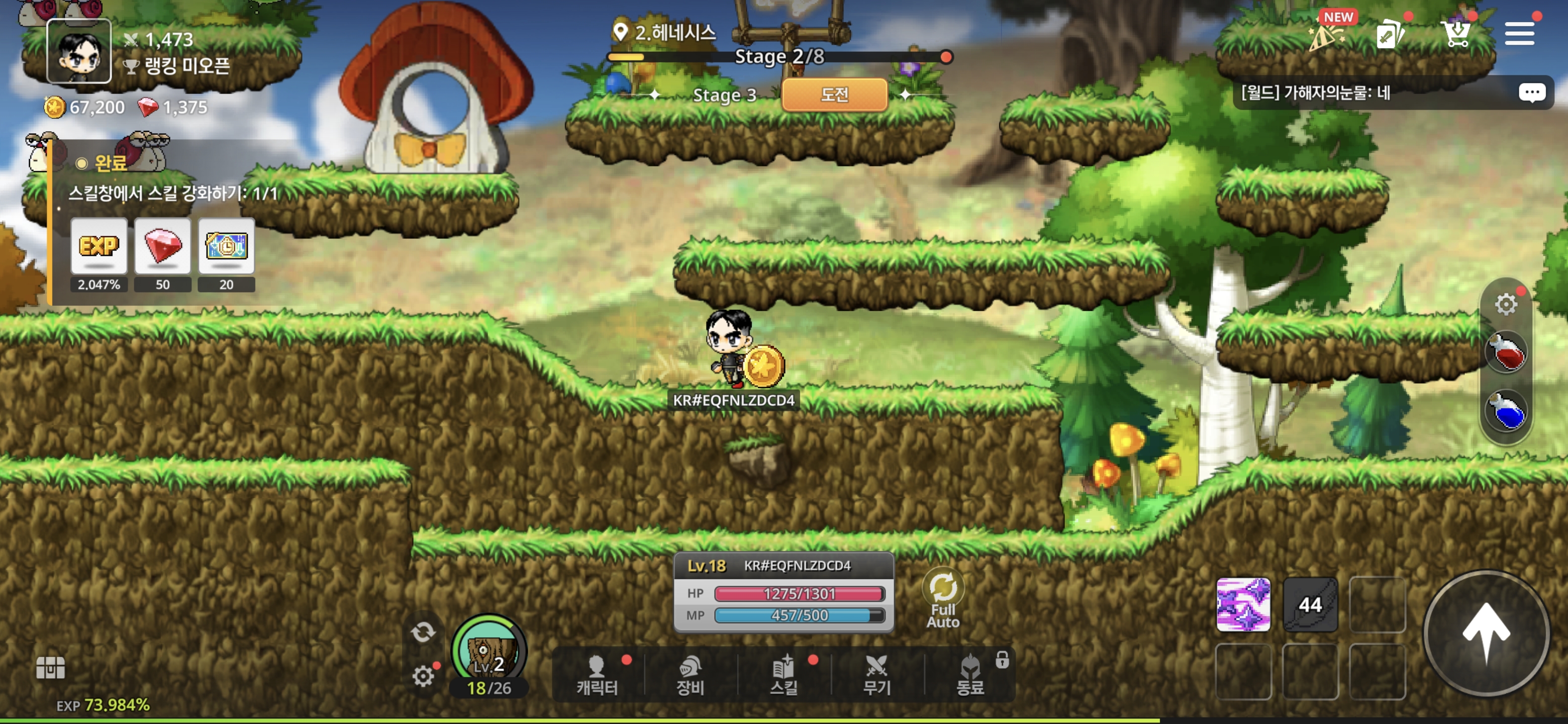Activate the purple shuriken skill
The image size is (1568, 724).
1243,605
